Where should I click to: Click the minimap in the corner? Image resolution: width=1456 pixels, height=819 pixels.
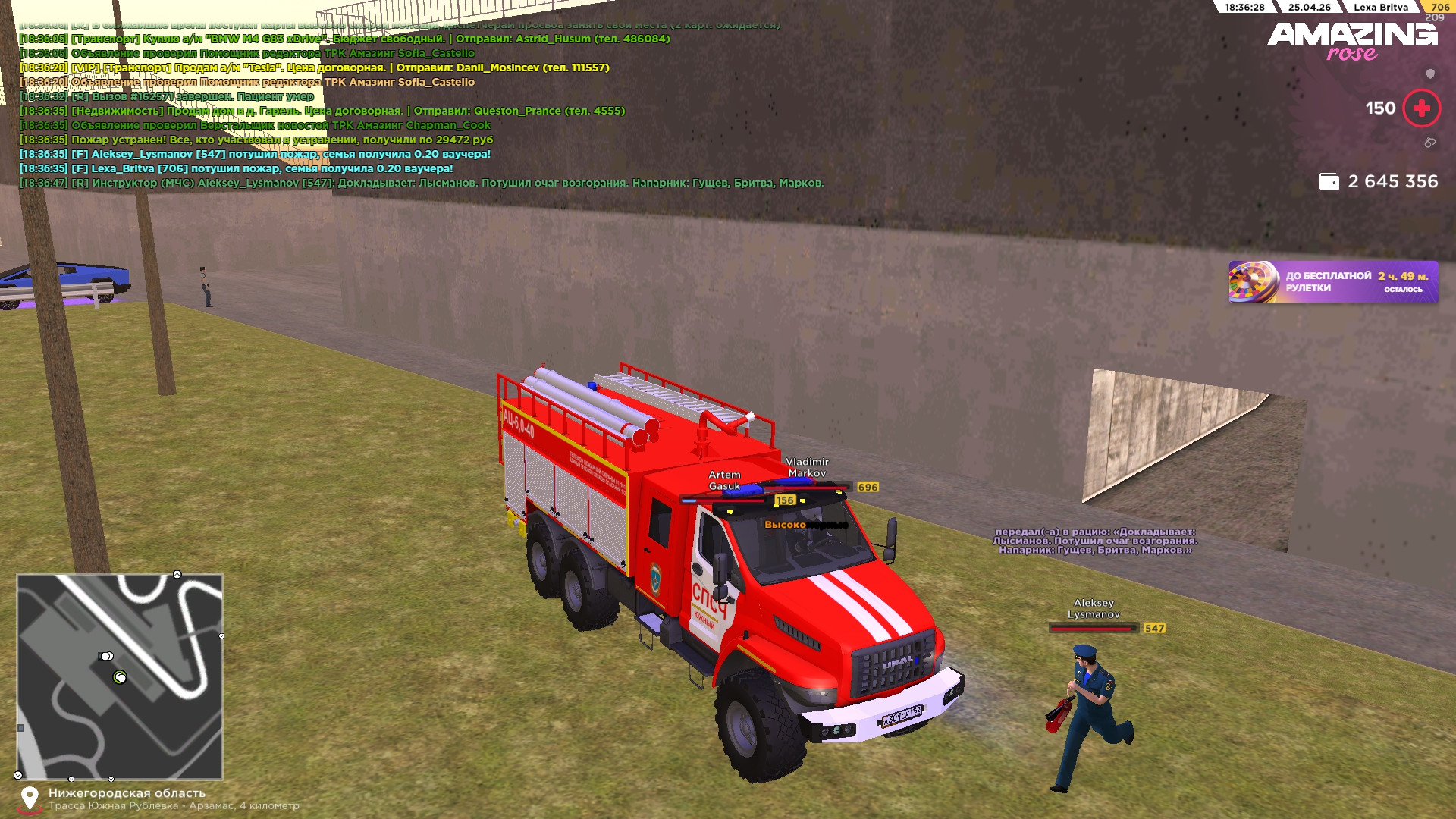[120, 676]
